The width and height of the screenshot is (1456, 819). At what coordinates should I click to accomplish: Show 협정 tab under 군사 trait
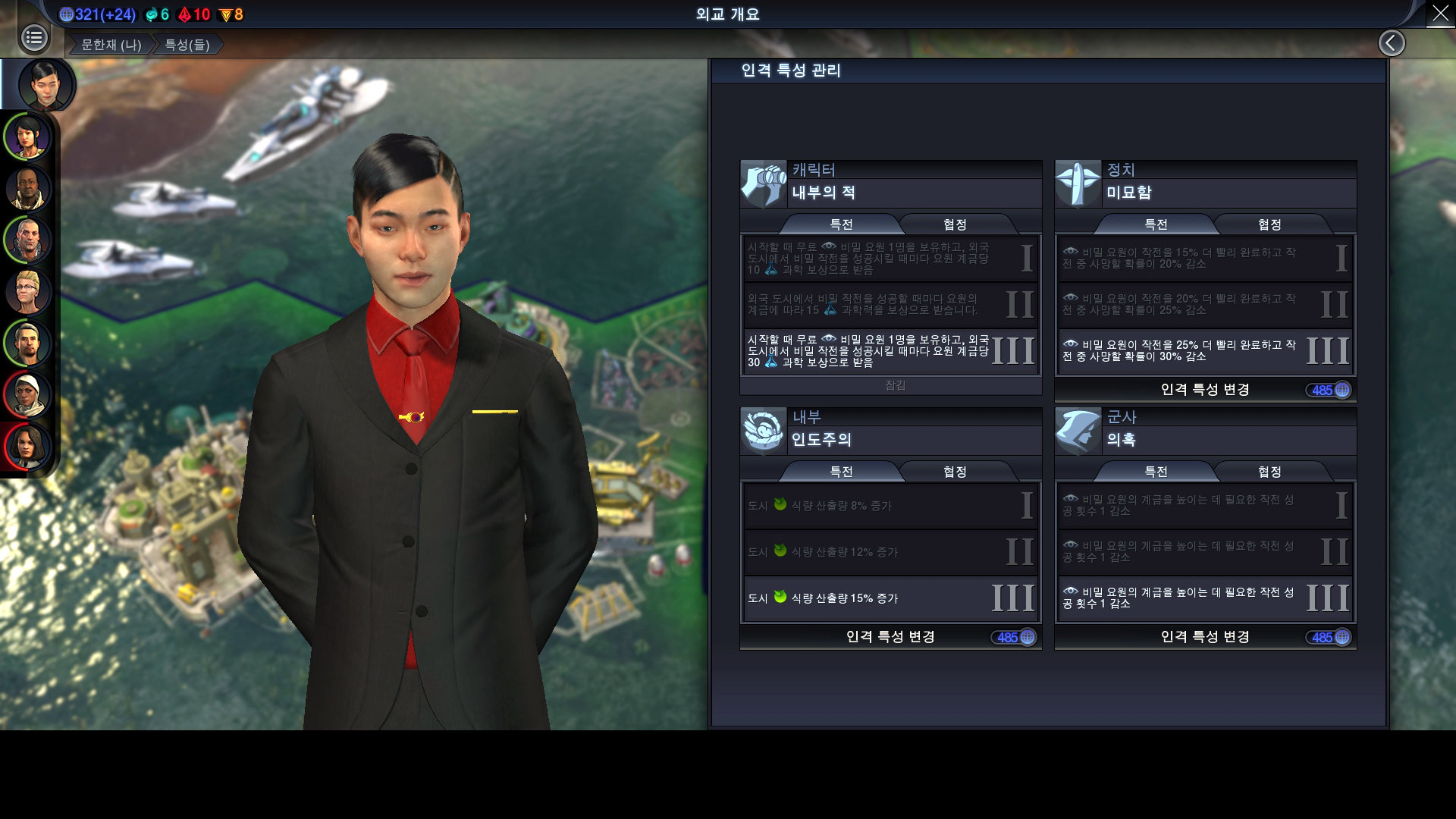click(x=1269, y=472)
